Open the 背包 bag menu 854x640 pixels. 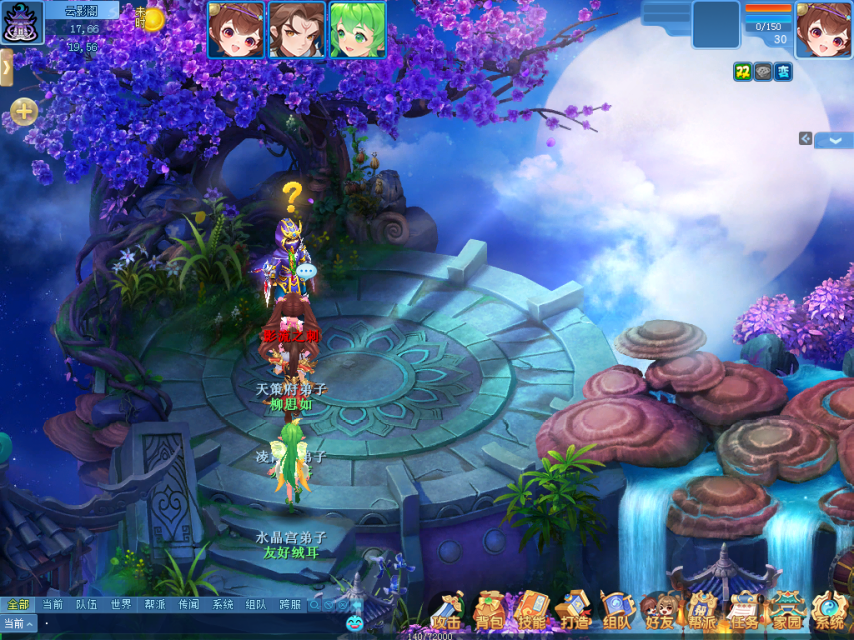point(488,610)
